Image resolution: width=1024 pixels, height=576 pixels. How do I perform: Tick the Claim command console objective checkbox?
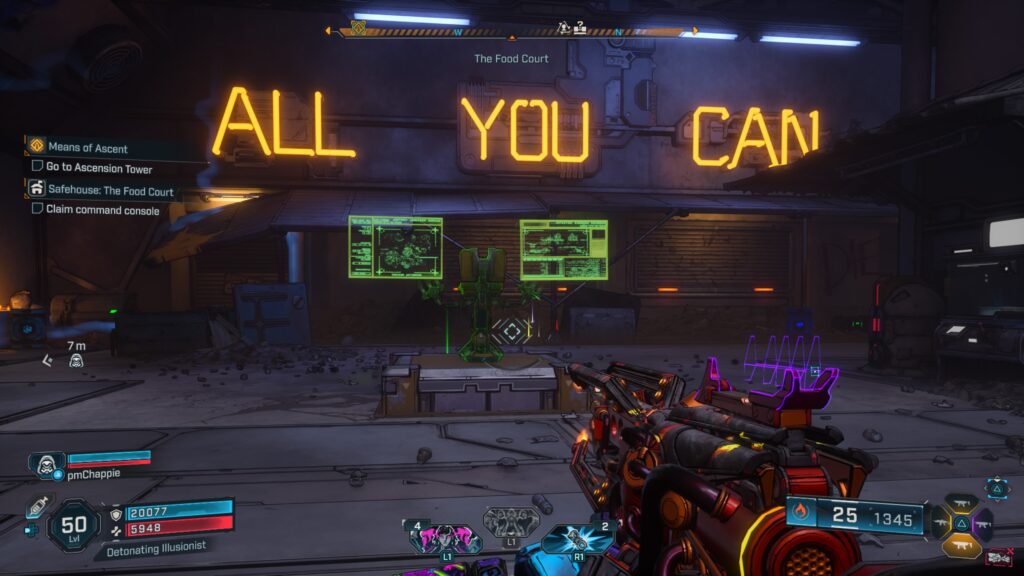click(x=38, y=209)
